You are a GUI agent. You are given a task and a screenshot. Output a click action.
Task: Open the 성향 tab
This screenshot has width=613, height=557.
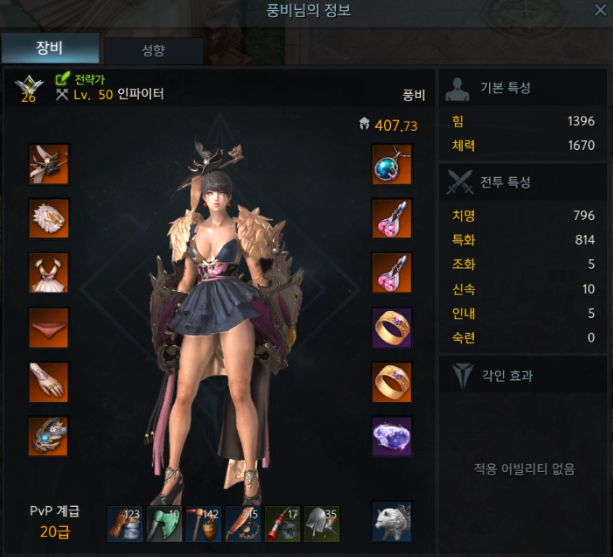click(153, 50)
